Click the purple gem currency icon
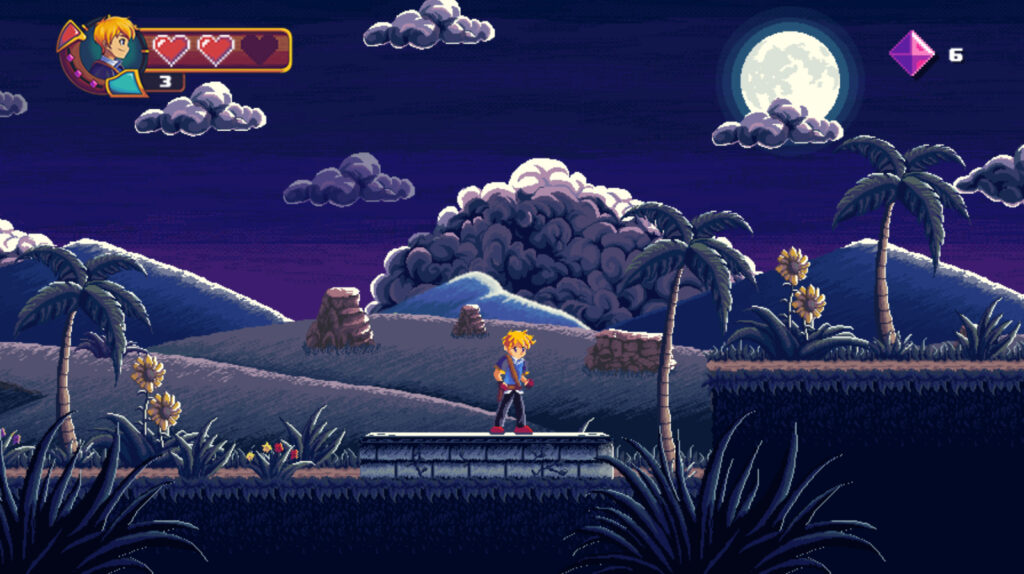1024x574 pixels. pos(911,53)
